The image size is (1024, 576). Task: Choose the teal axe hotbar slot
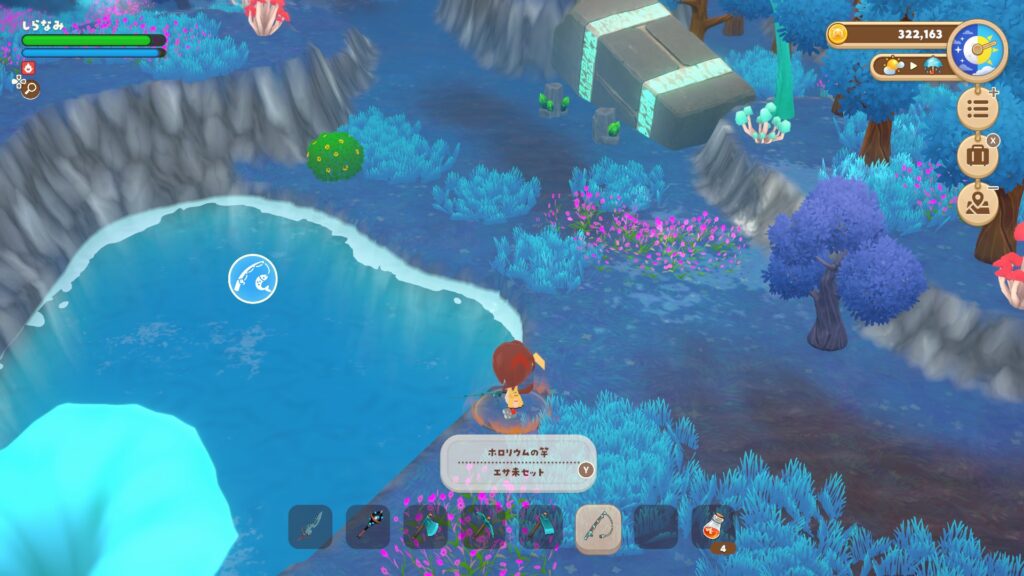425,526
